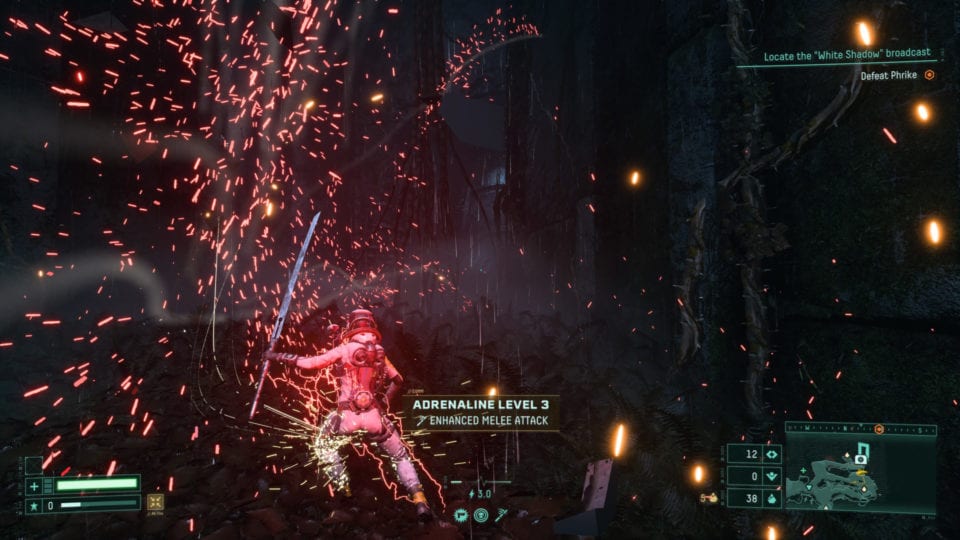
Task: Select the yellow crosshair icon beside proficiency bar
Action: point(155,503)
